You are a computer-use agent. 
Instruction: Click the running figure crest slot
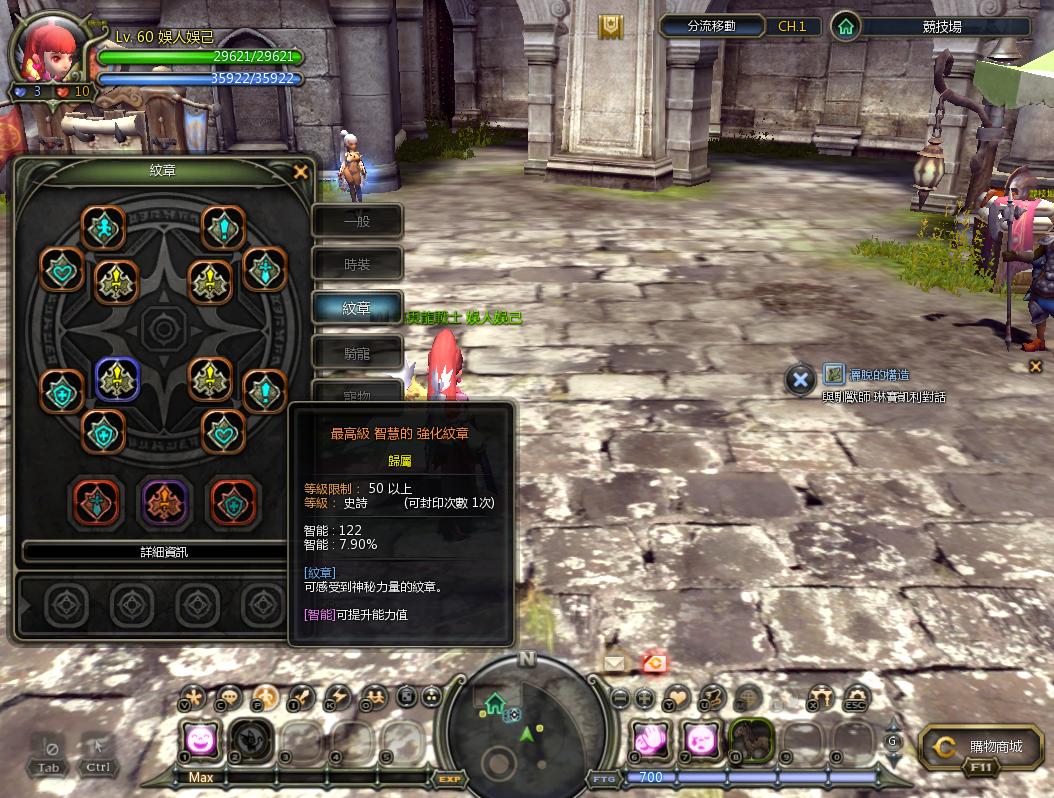click(103, 228)
